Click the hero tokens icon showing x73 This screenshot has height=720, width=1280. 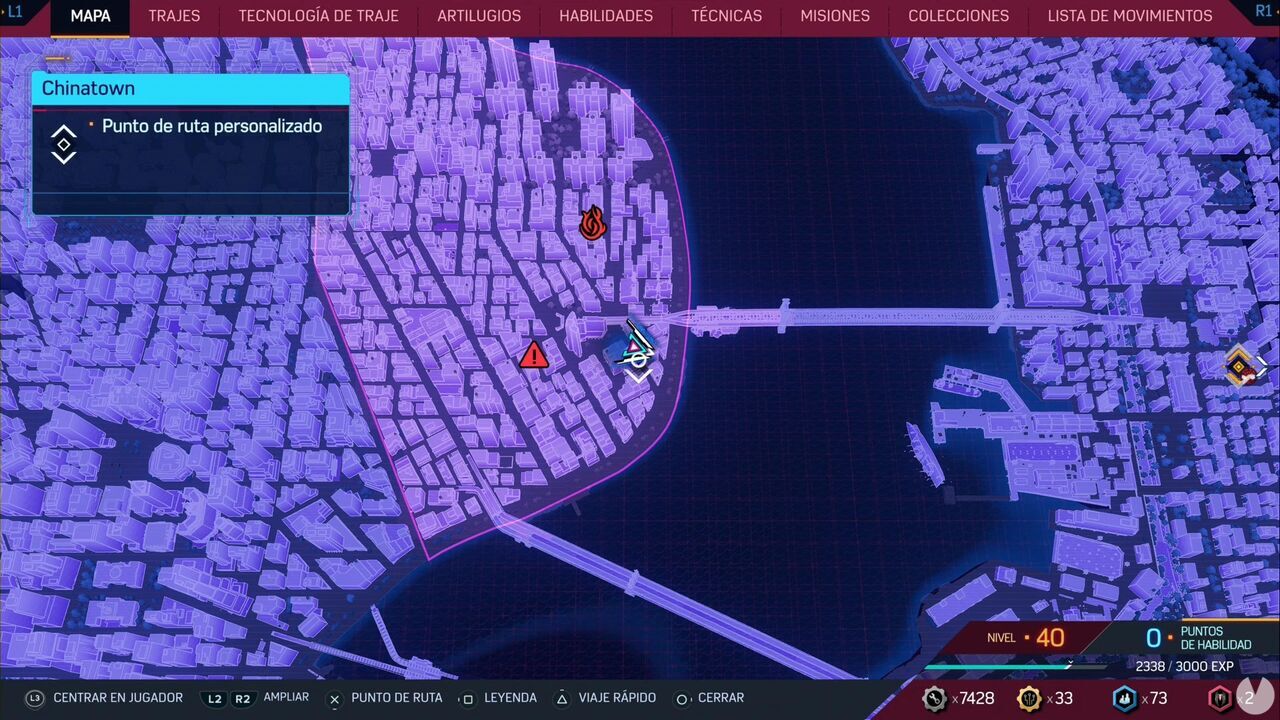tap(1124, 699)
